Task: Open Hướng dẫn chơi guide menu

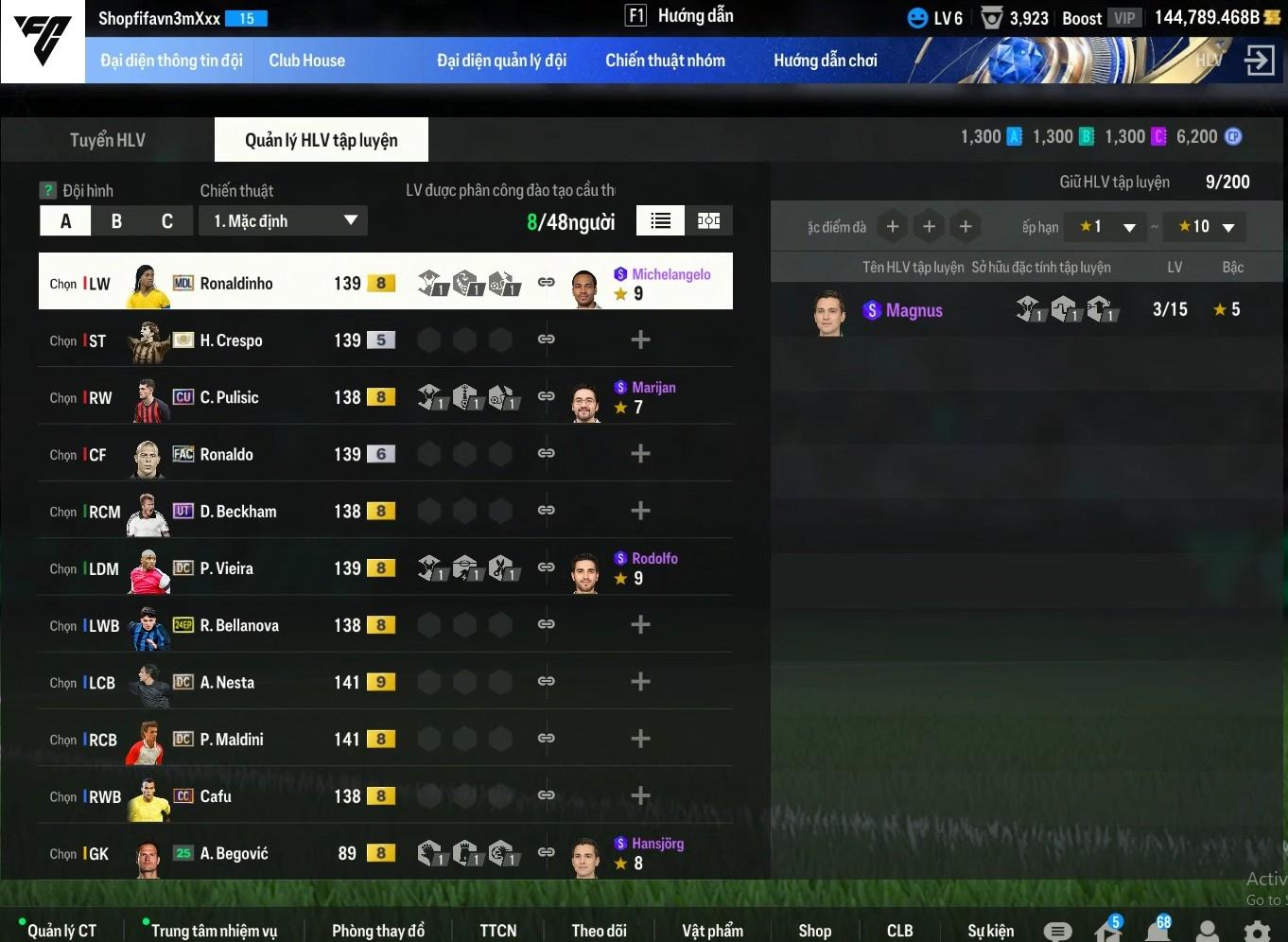Action: [x=825, y=61]
